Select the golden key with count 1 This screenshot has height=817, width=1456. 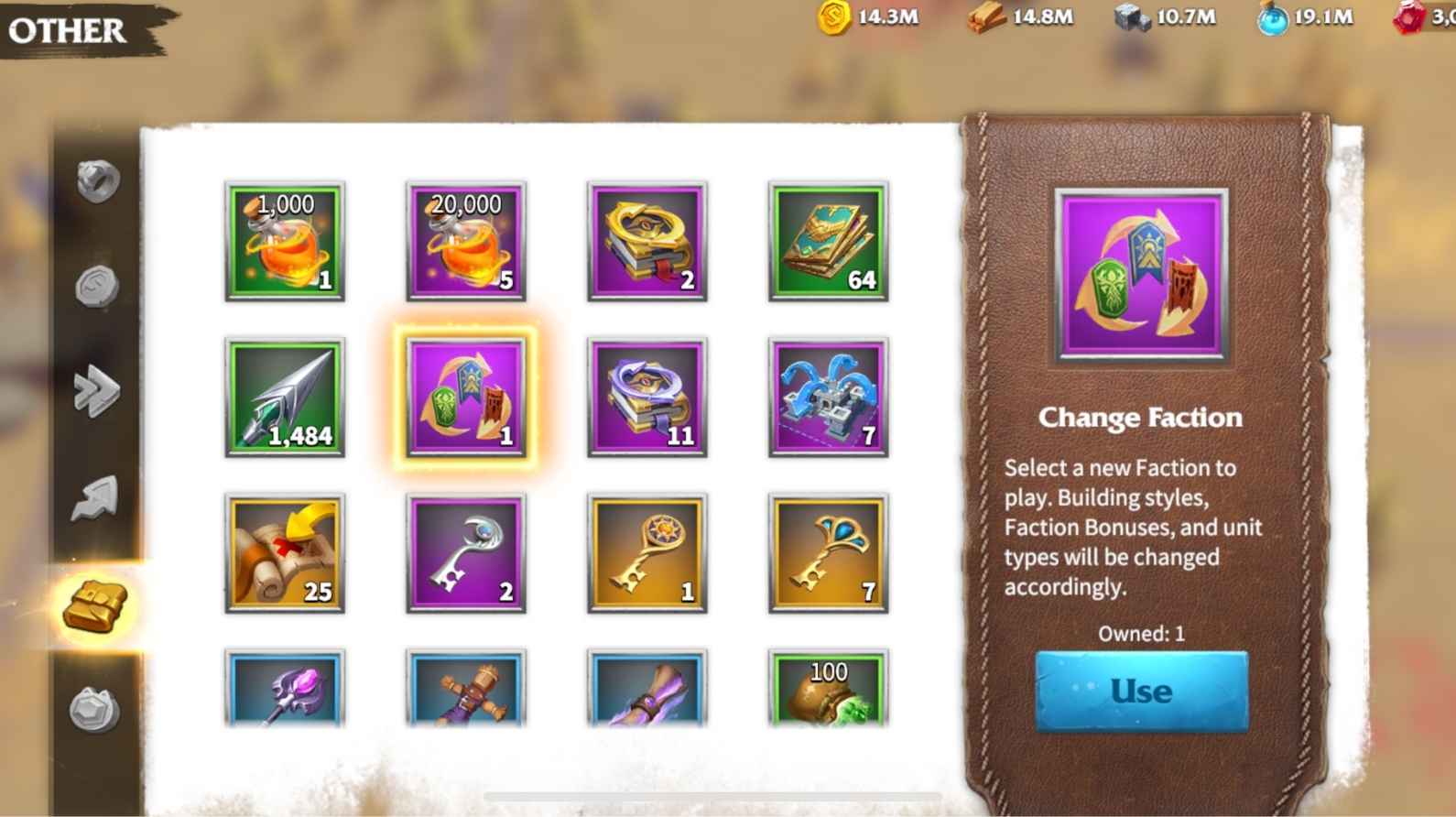coord(647,553)
